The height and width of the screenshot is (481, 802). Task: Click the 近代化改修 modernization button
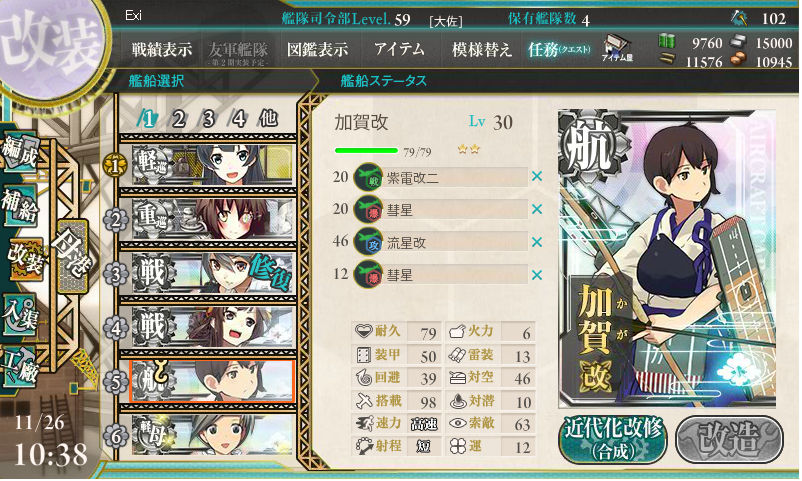pyautogui.click(x=611, y=438)
